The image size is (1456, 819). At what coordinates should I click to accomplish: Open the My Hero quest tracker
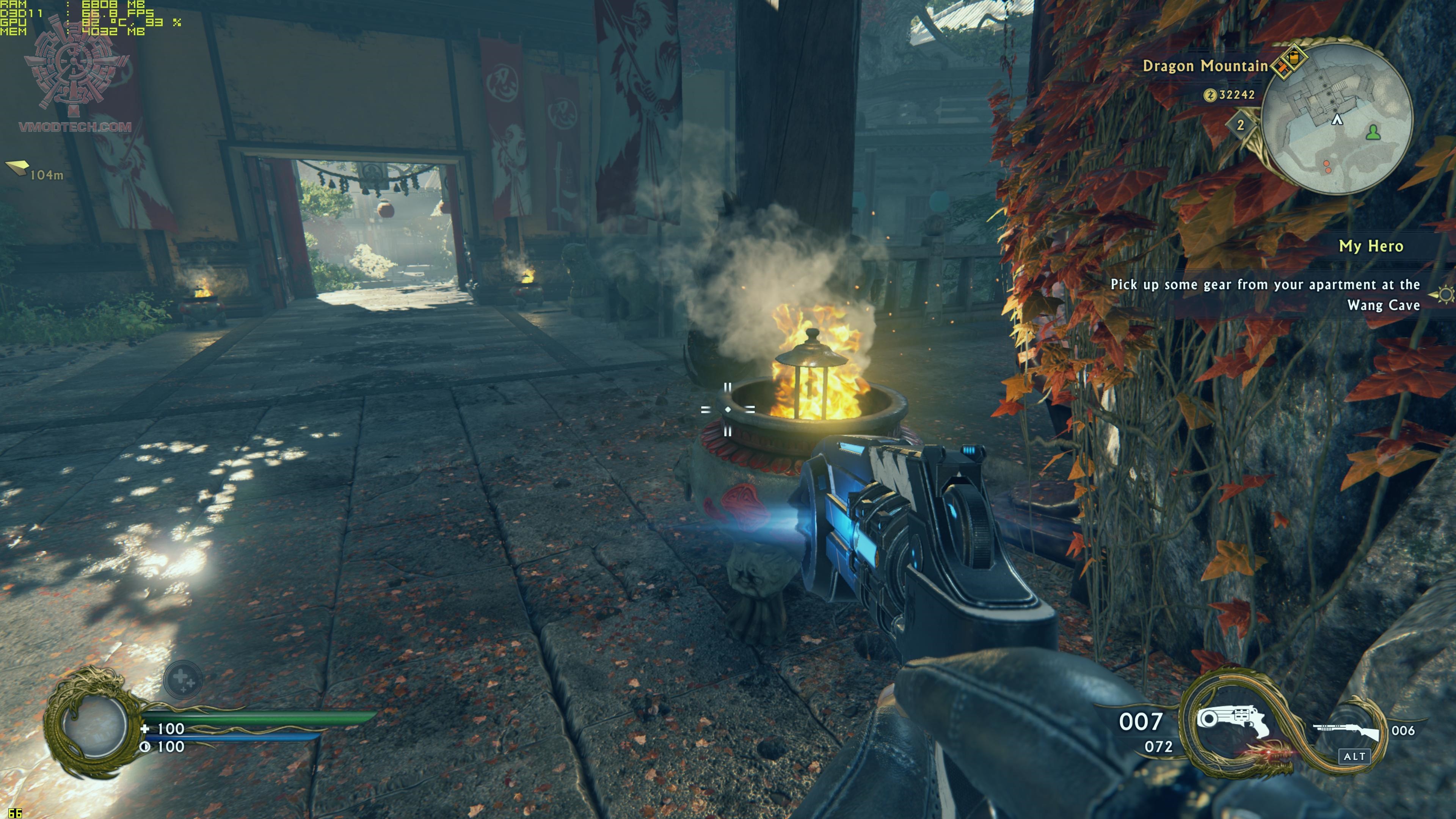(x=1371, y=246)
